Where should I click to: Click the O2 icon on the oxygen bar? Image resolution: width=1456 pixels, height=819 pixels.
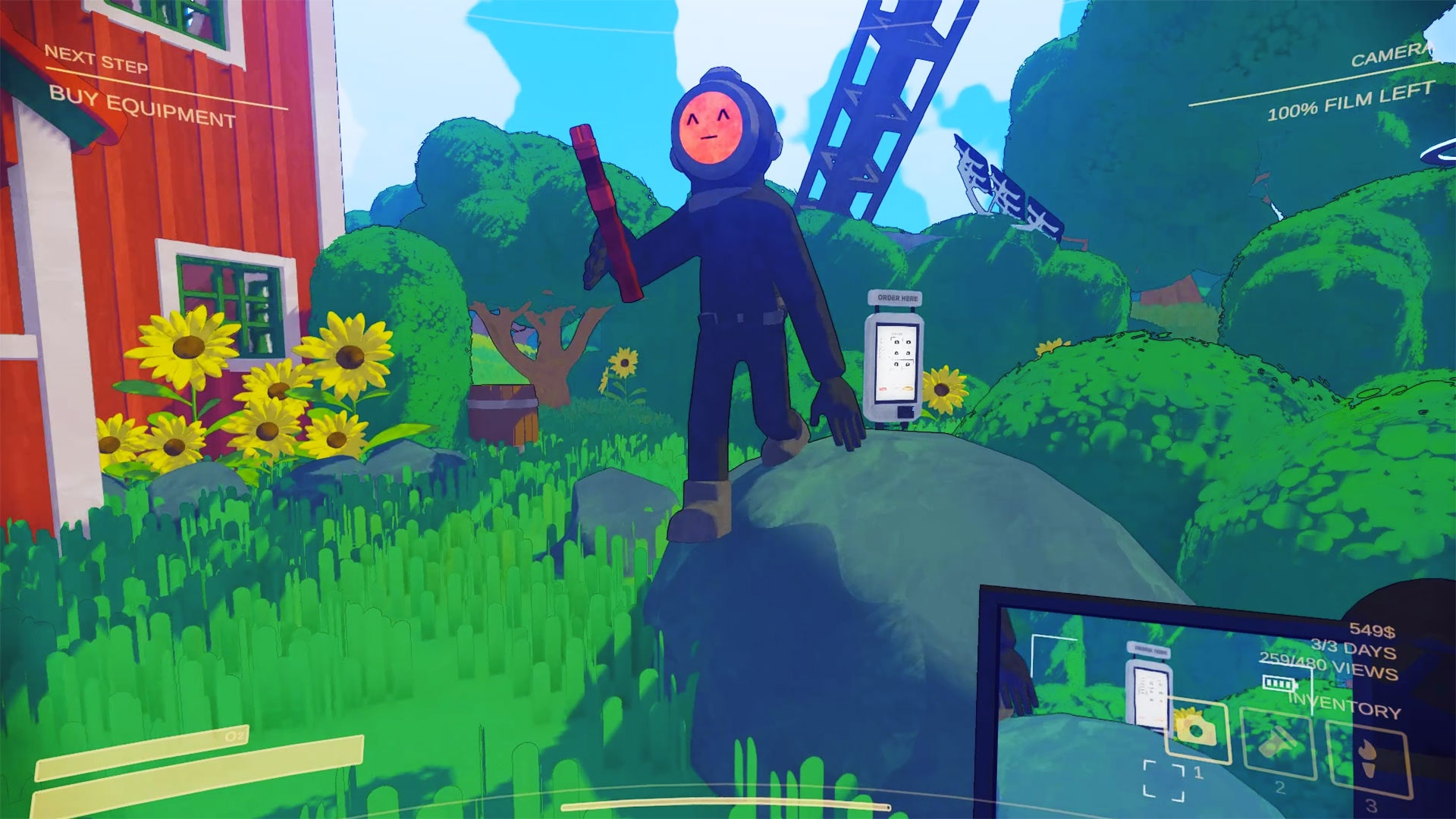(235, 737)
